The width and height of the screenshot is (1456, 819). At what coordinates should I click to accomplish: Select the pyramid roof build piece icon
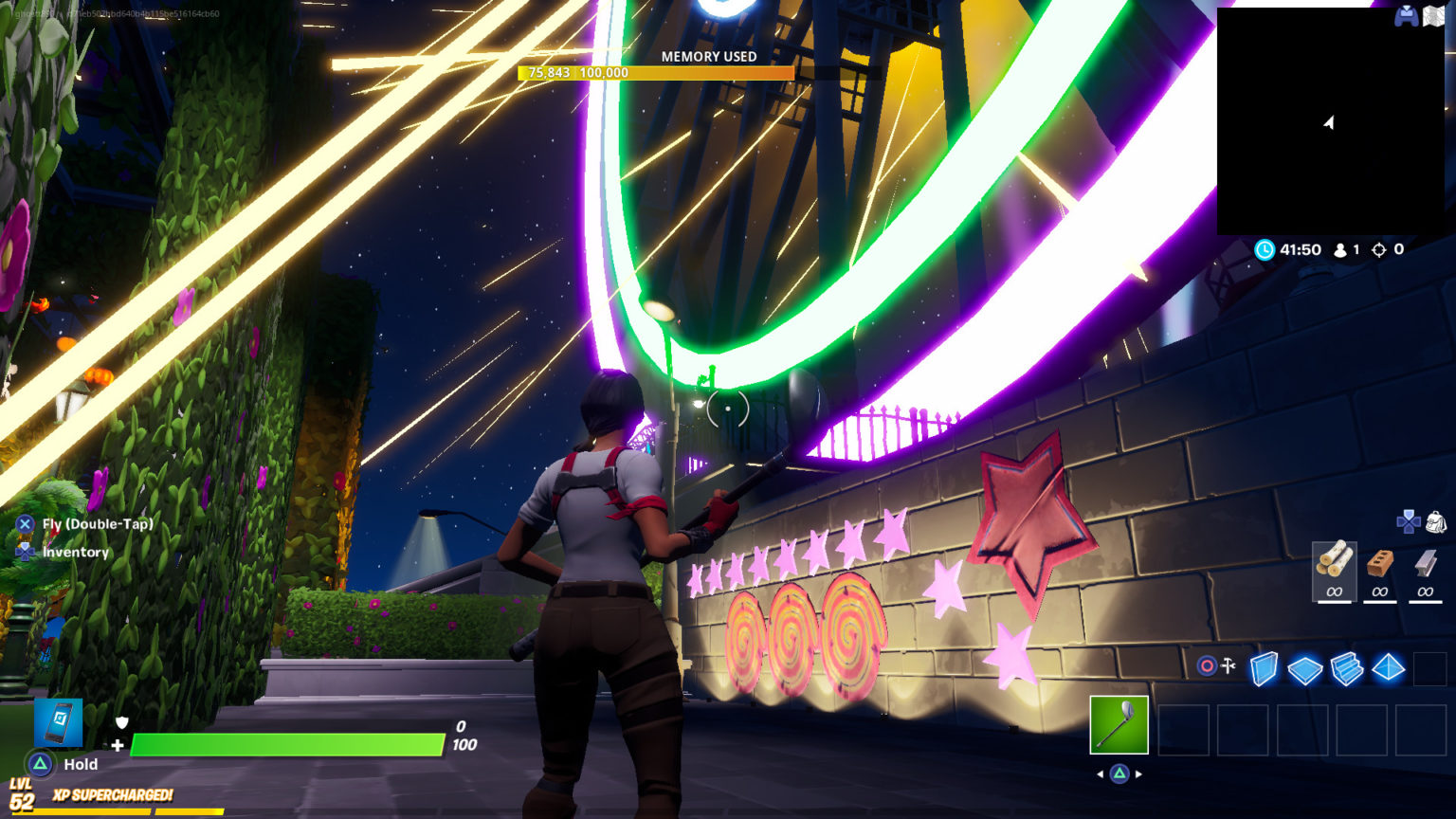coord(1387,668)
